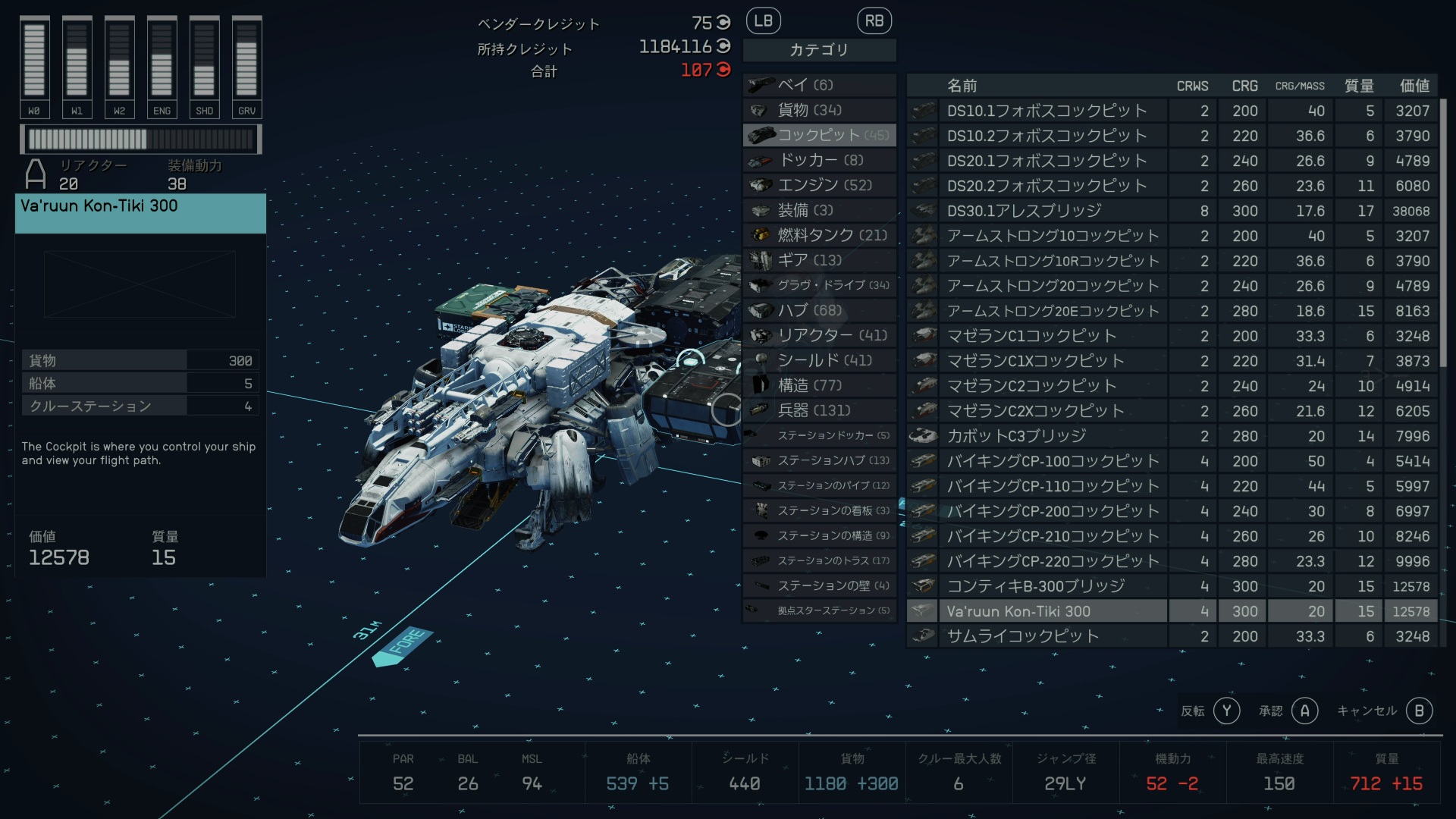Choose the ハブ category
Screen dimensions: 1456x819
pyautogui.click(x=819, y=310)
